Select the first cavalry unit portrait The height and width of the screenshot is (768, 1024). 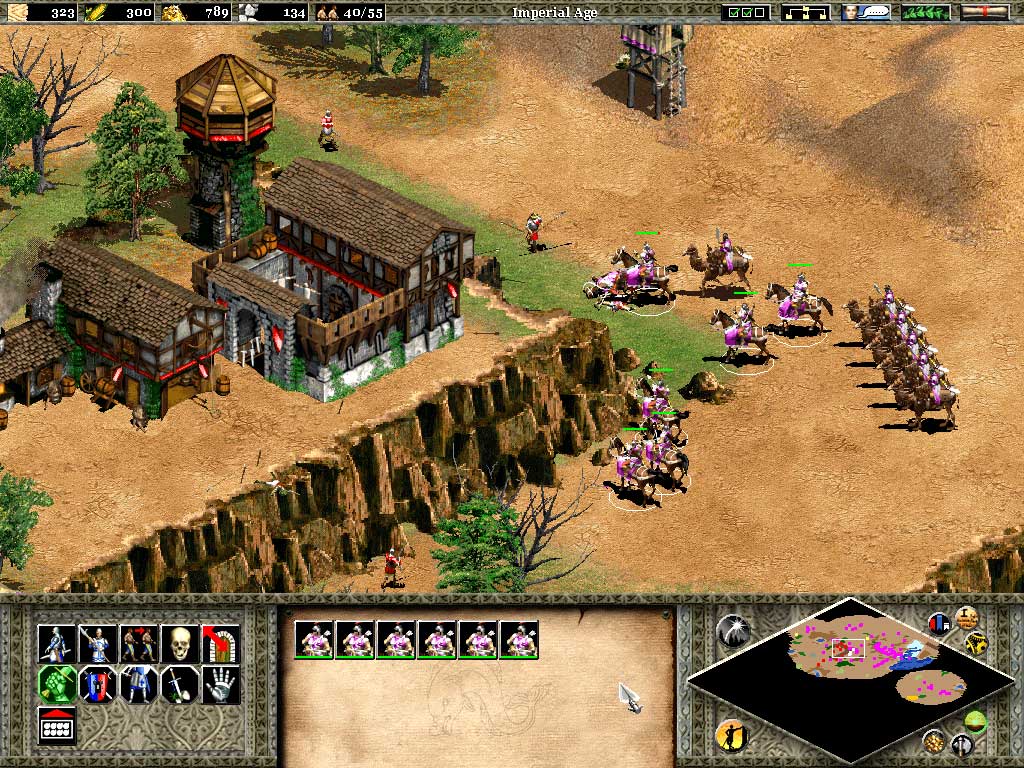coord(314,639)
